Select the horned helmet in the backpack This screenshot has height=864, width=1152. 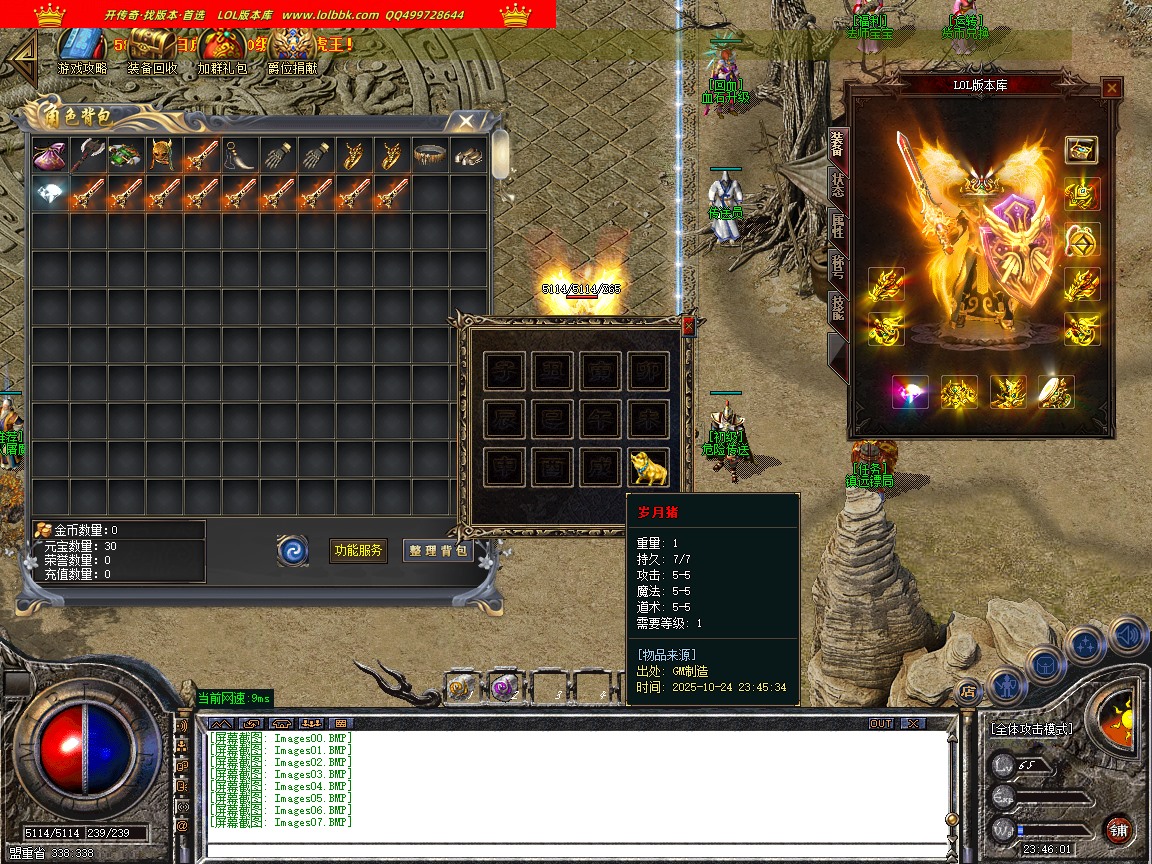pos(163,156)
